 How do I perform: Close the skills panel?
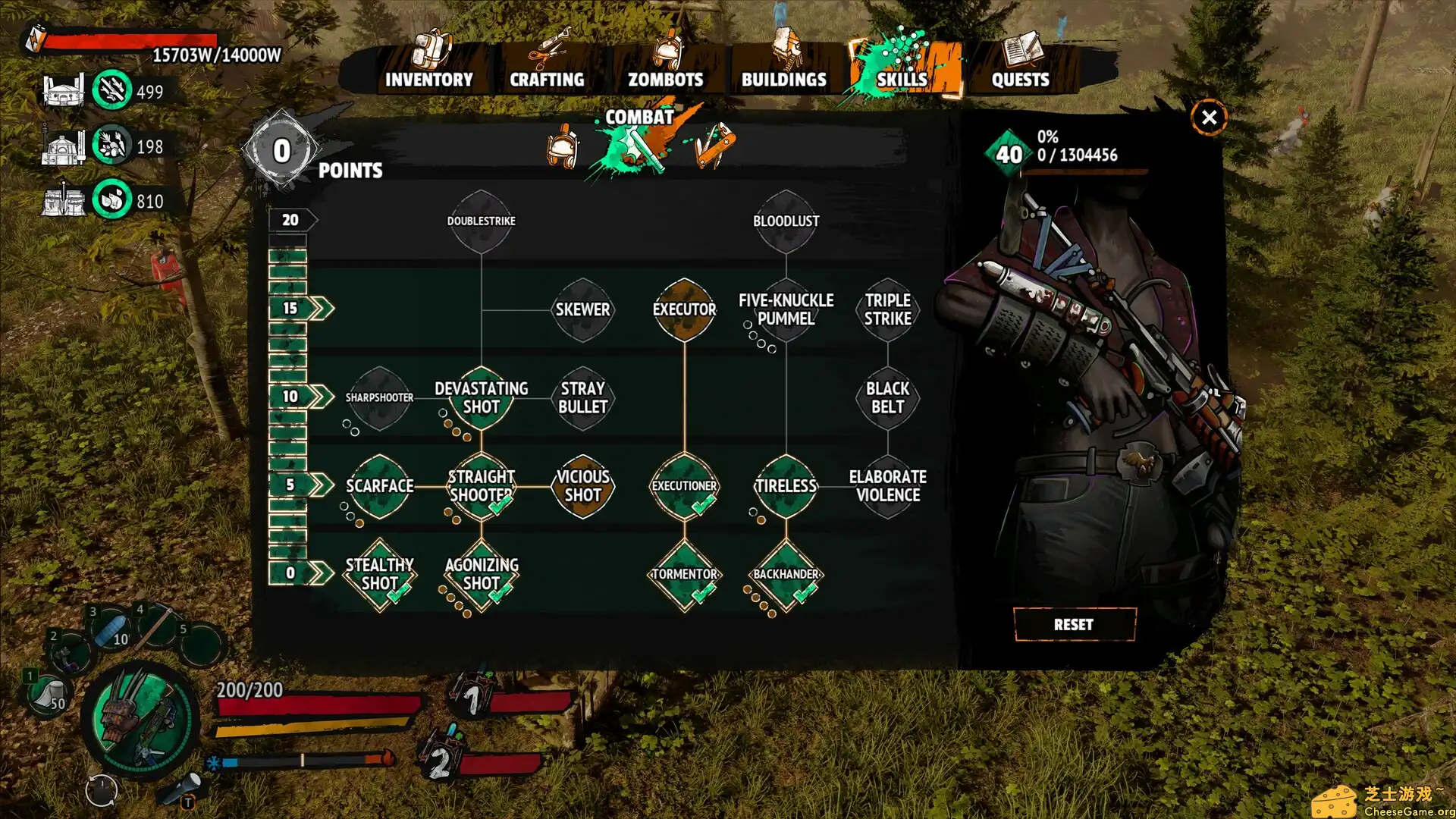[1209, 118]
